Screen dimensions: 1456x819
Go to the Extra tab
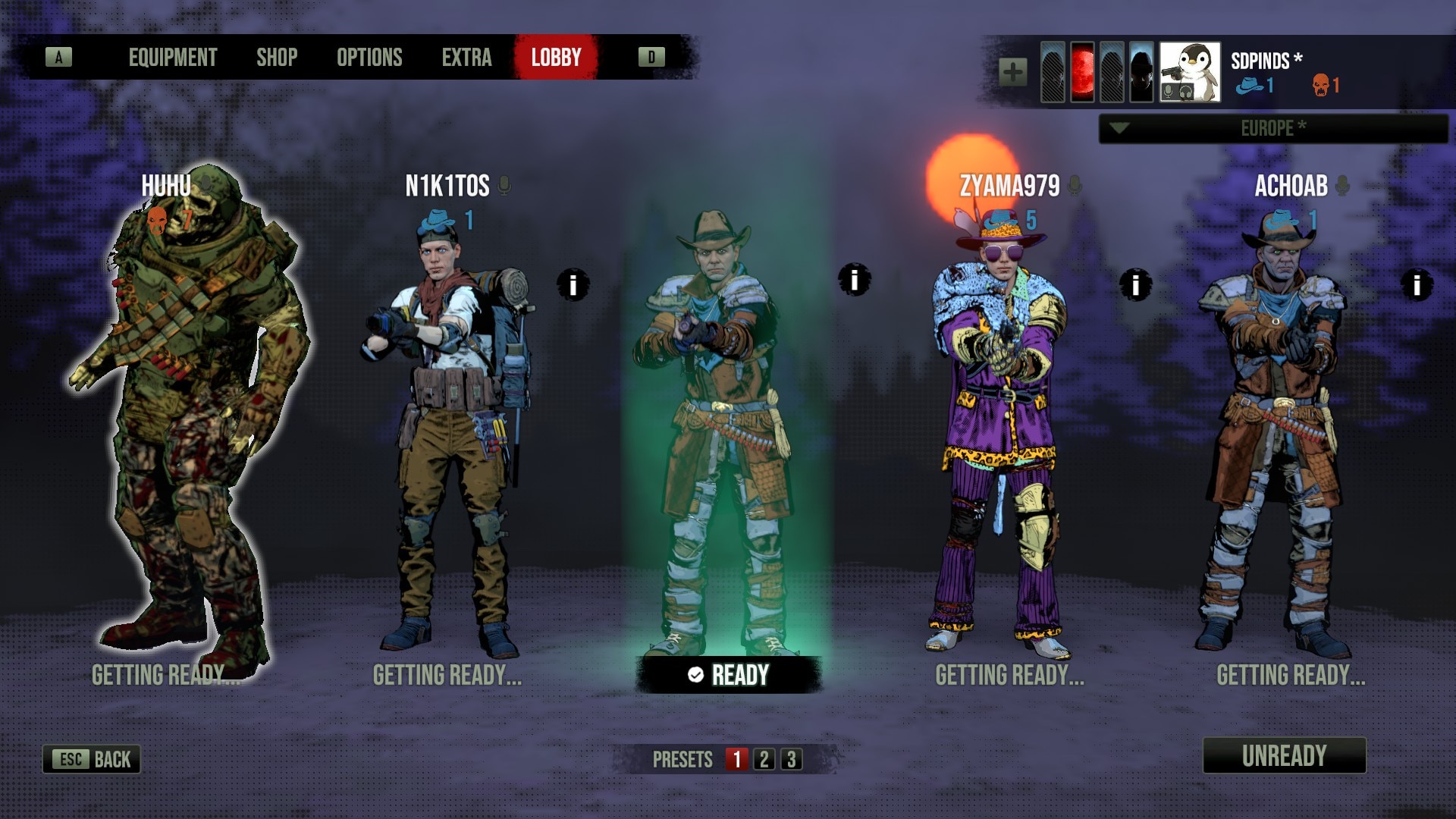pos(466,58)
